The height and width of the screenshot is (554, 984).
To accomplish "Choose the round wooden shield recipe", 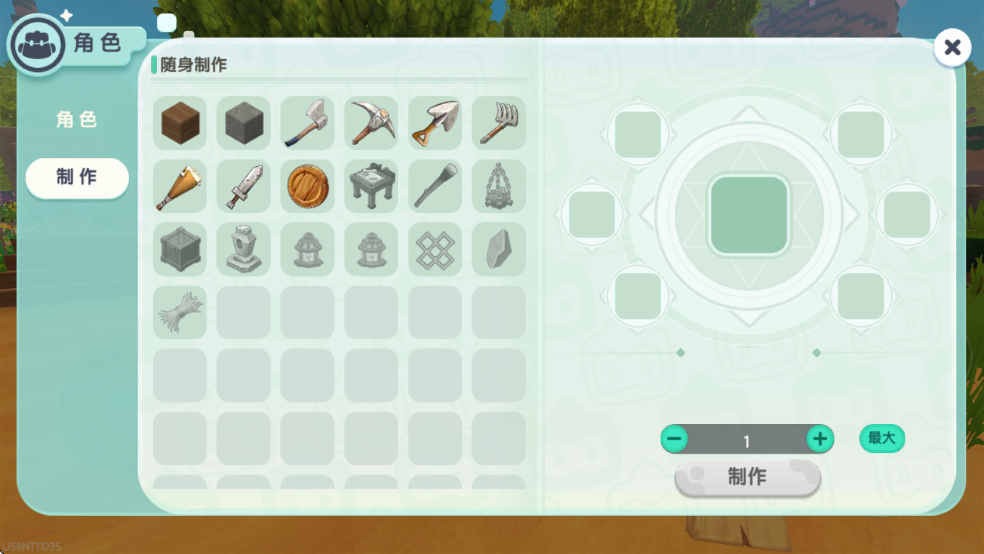I will pyautogui.click(x=307, y=186).
